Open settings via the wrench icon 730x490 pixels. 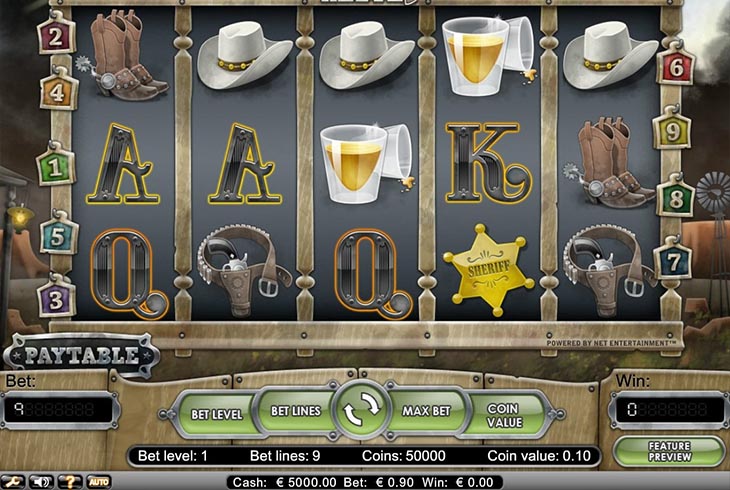click(x=16, y=481)
